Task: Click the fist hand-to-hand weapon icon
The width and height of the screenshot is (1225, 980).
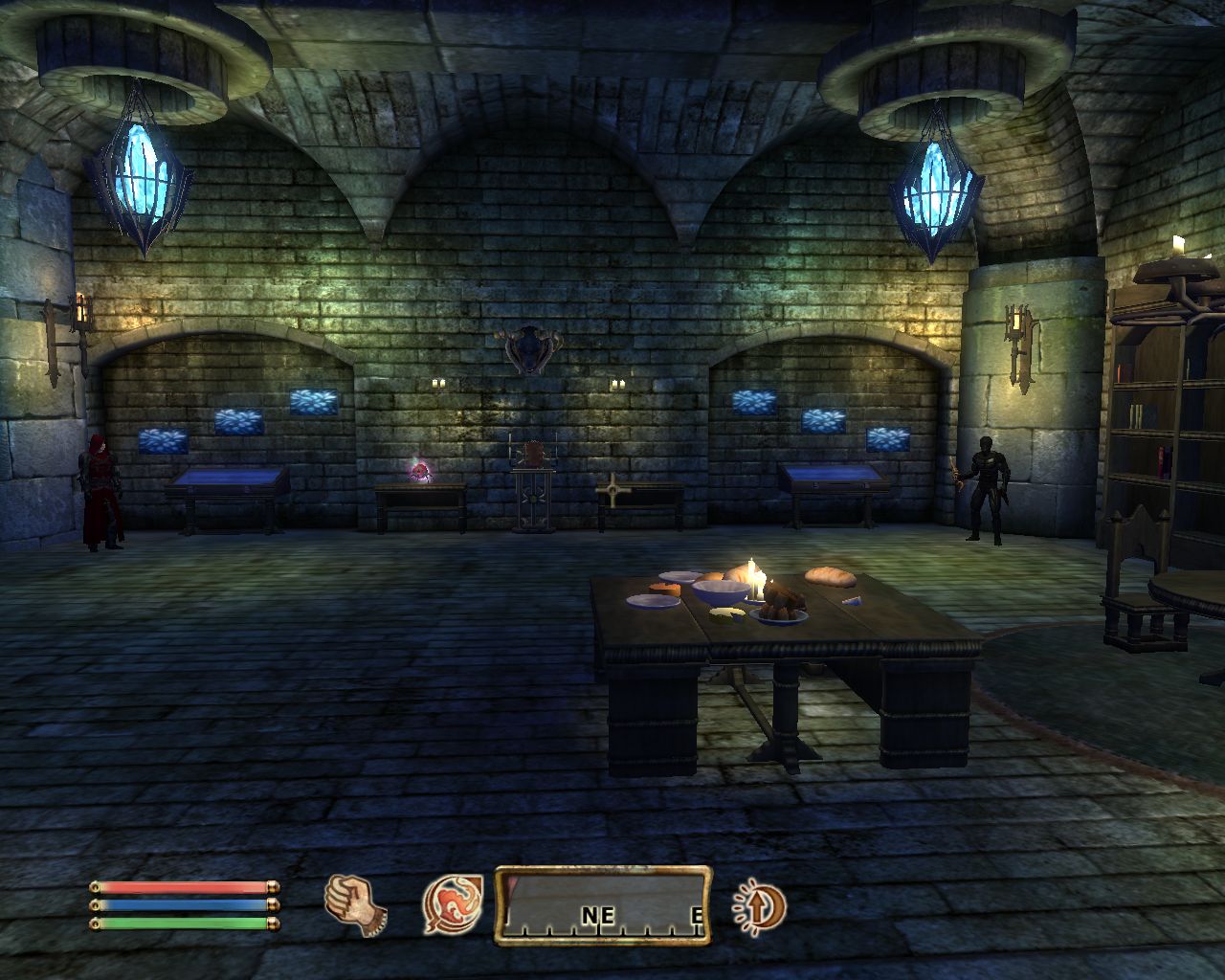Action: 355,903
